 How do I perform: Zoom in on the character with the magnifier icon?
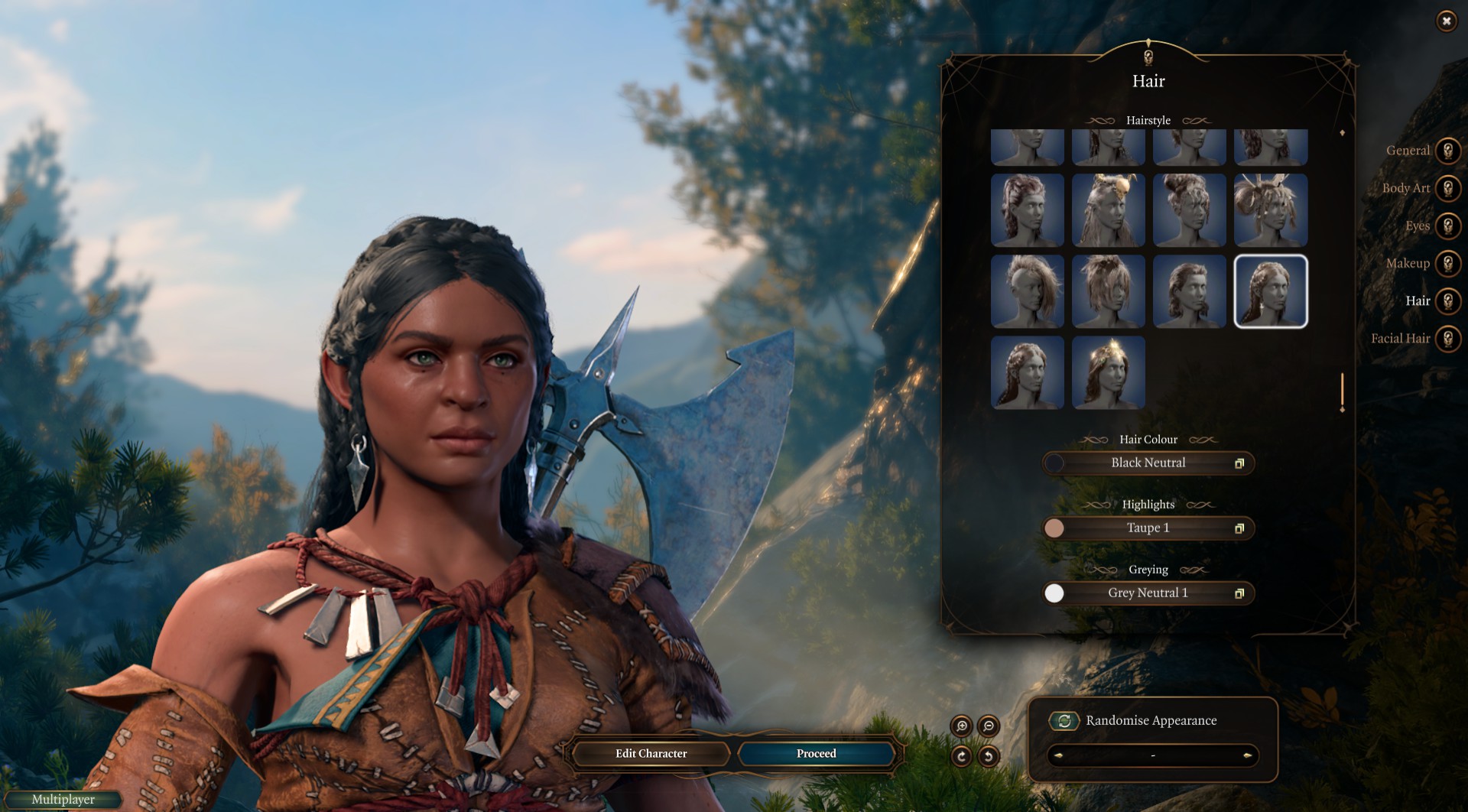coord(961,726)
